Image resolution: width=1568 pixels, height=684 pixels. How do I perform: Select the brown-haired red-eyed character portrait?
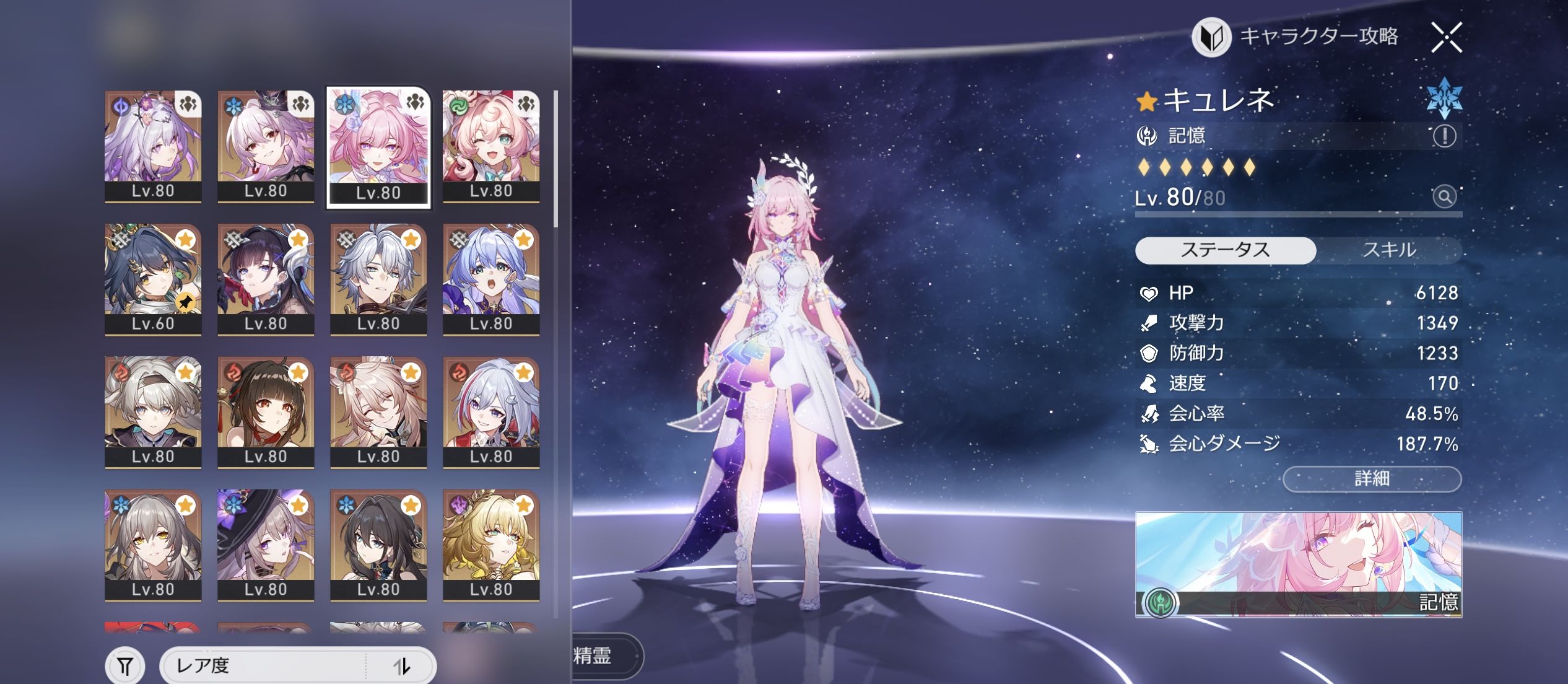point(266,412)
